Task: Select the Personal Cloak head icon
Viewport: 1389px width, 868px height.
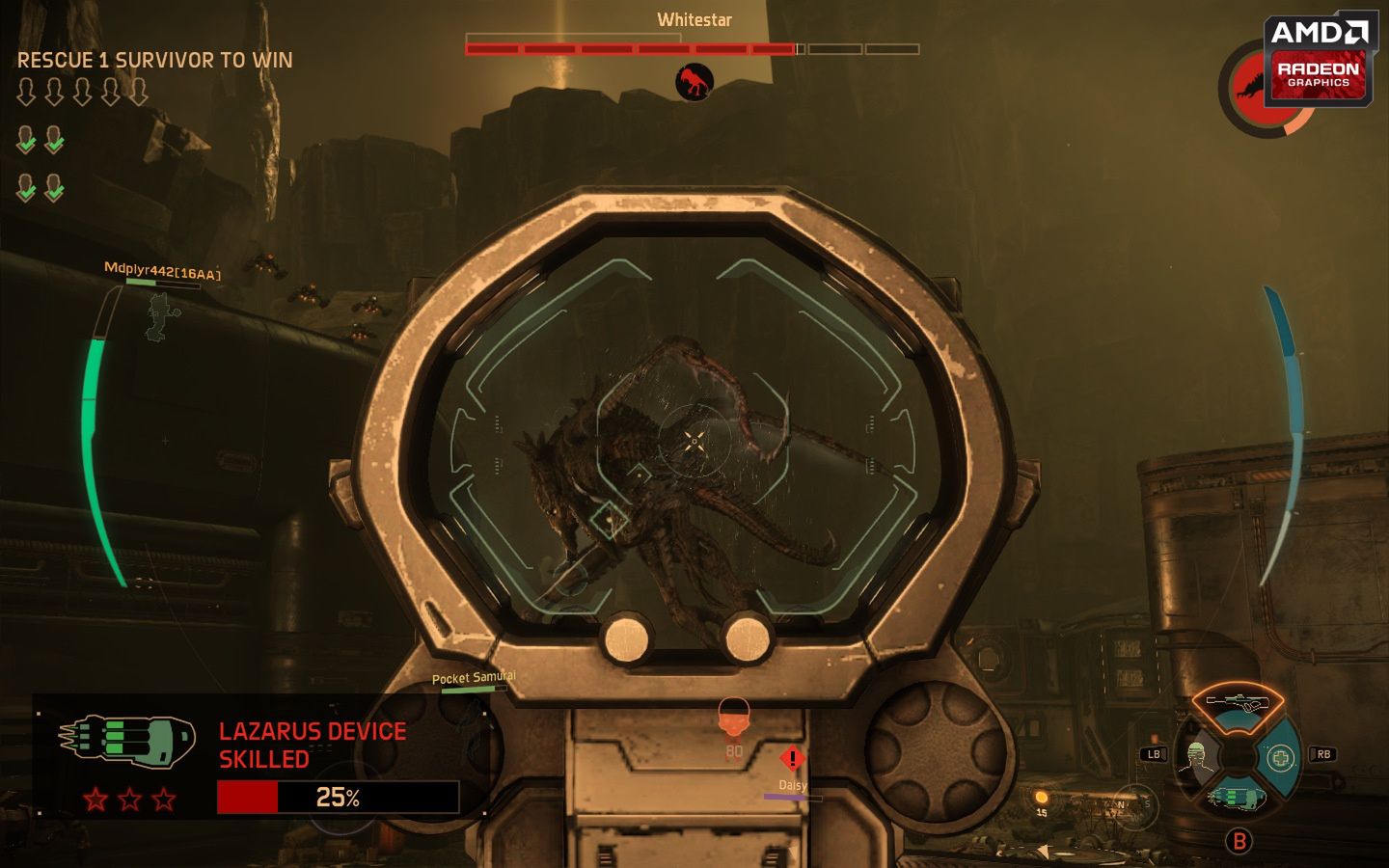Action: (x=1196, y=756)
